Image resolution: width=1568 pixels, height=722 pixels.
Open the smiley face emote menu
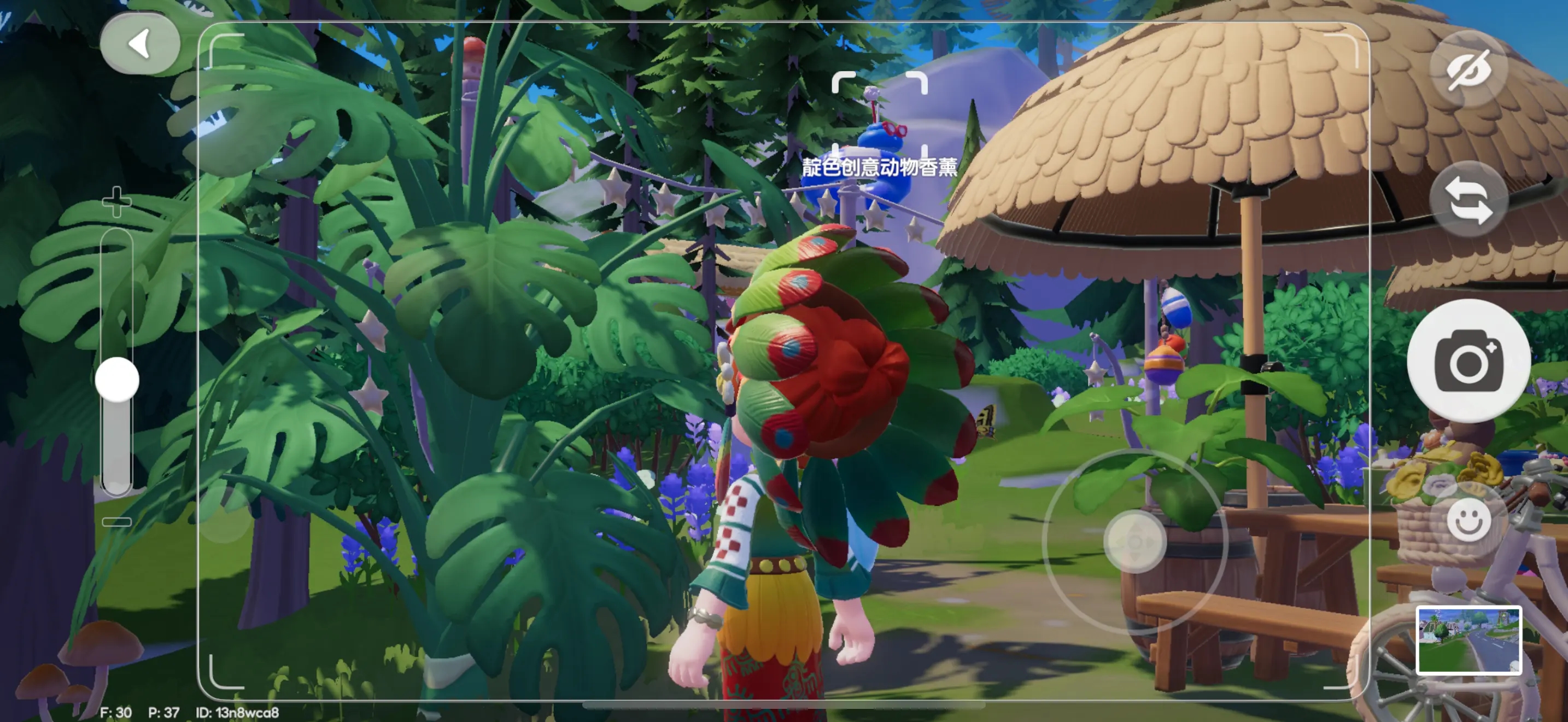pos(1468,520)
